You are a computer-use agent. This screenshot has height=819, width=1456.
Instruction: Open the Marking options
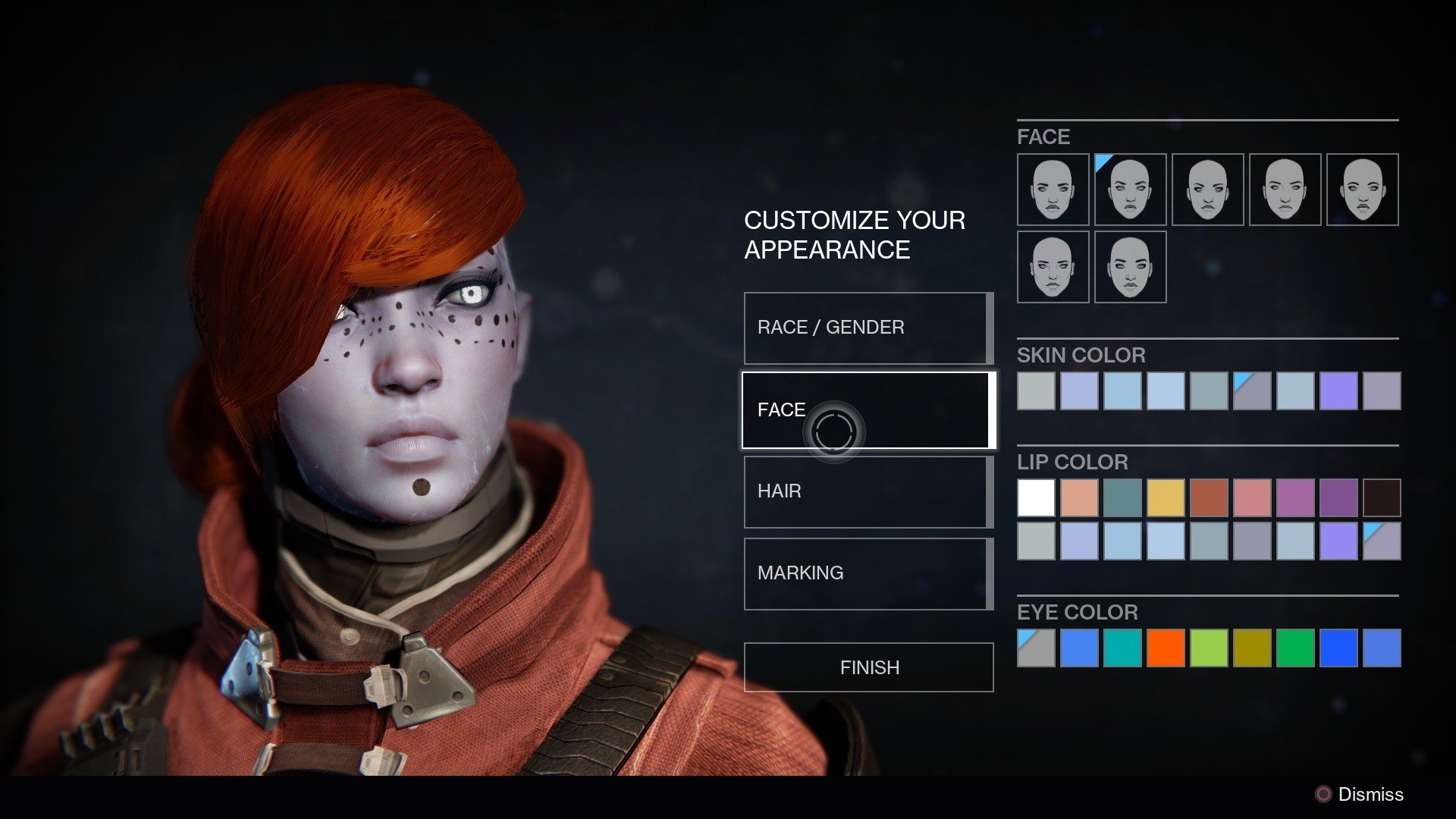868,573
